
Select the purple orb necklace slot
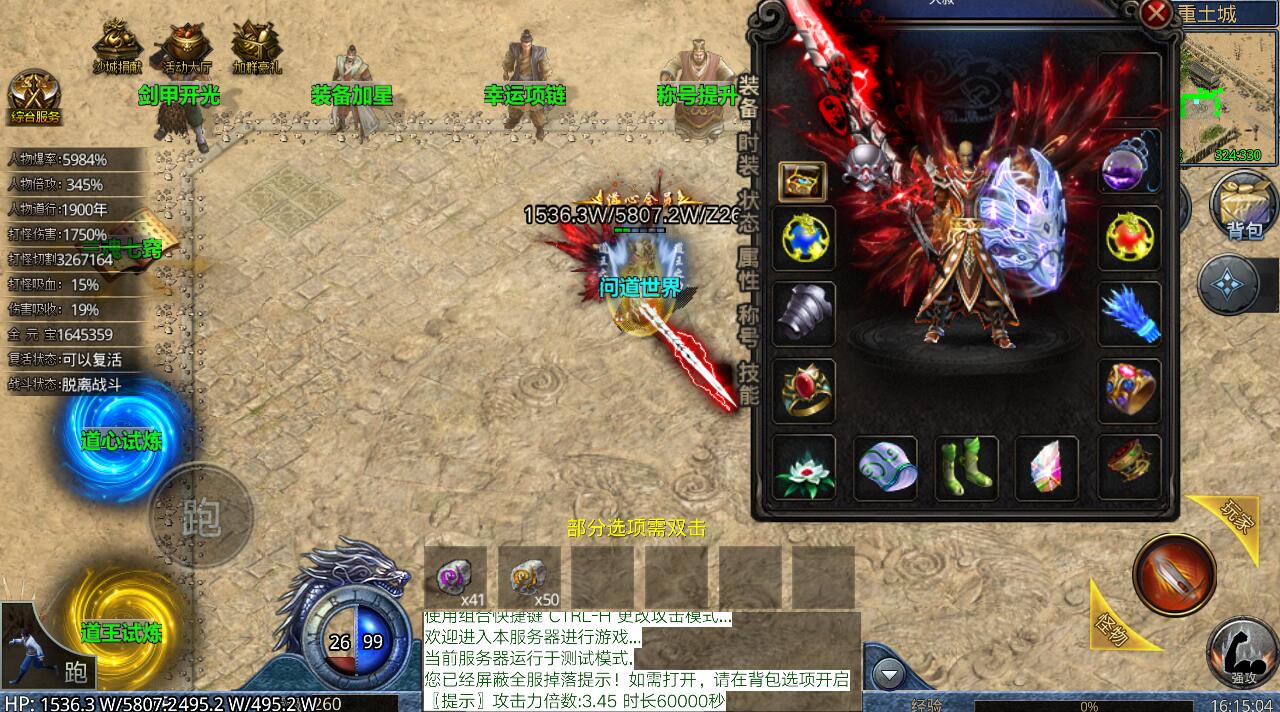pos(1130,163)
